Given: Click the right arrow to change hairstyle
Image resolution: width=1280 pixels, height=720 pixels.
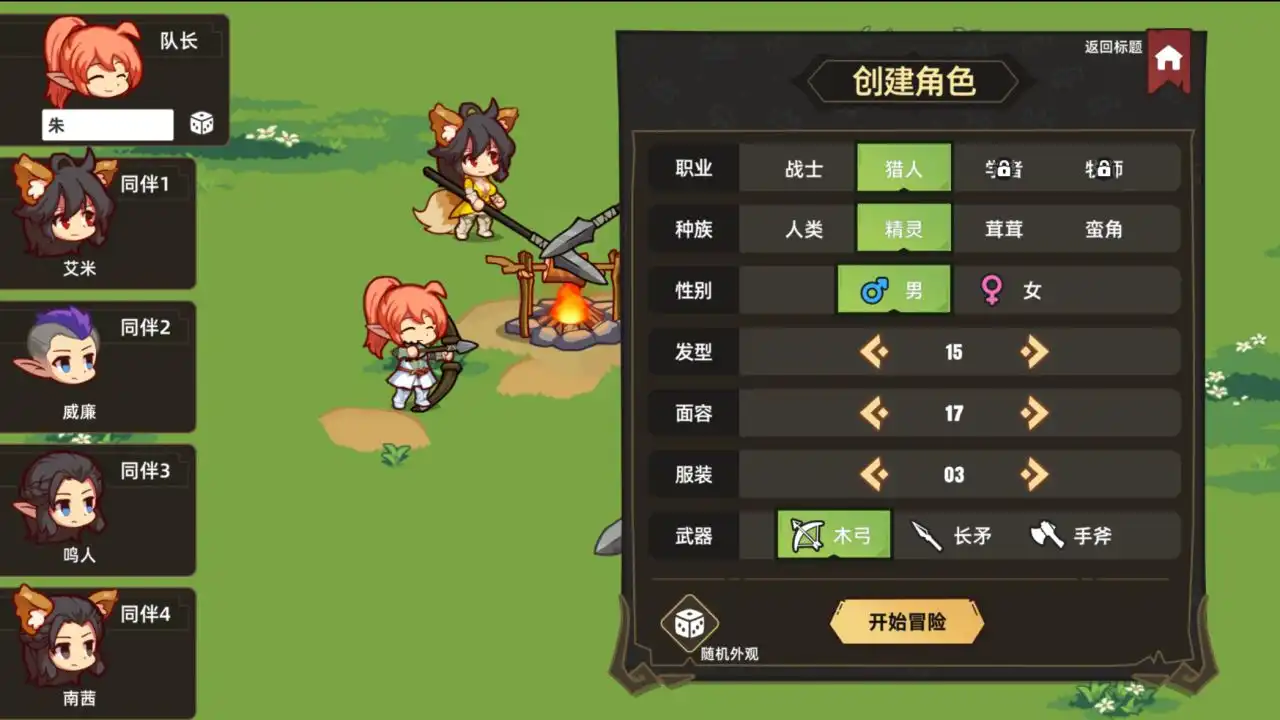Looking at the screenshot, I should (x=1034, y=352).
